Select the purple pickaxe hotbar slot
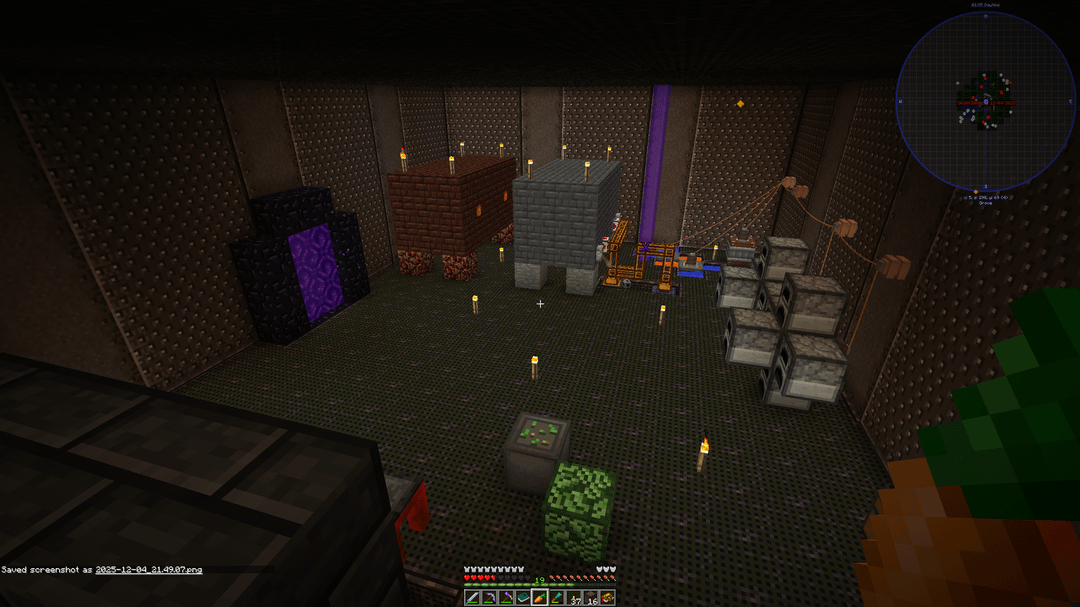Image resolution: width=1080 pixels, height=607 pixels. [x=506, y=598]
